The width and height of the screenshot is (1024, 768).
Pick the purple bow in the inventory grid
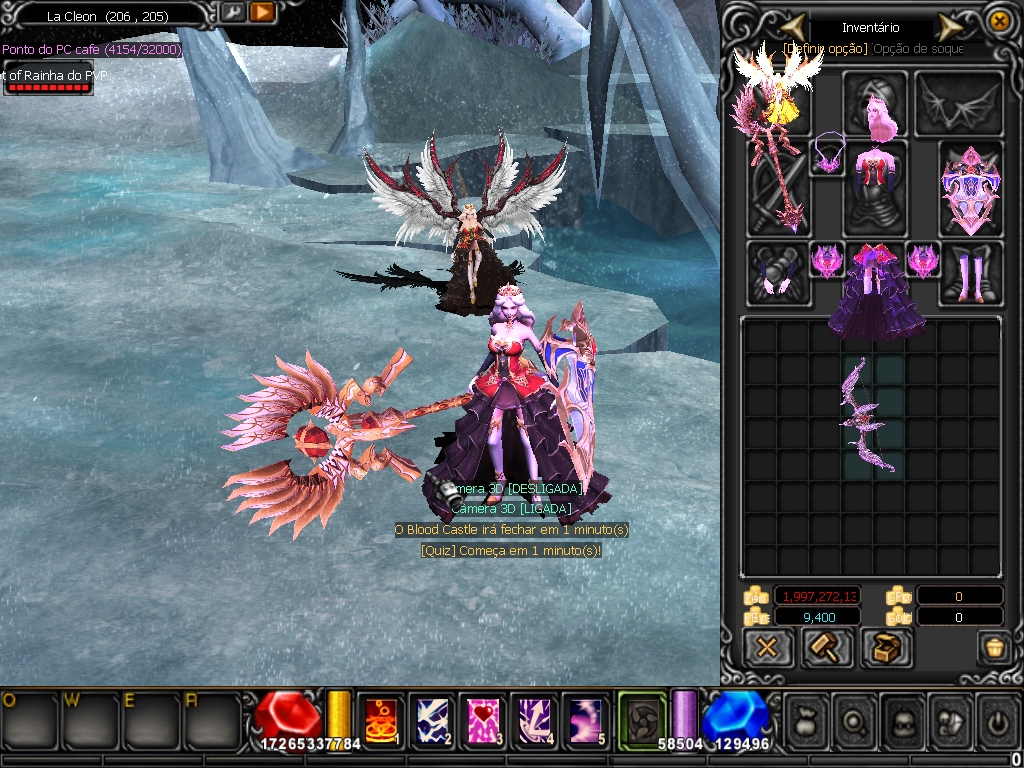pos(866,416)
